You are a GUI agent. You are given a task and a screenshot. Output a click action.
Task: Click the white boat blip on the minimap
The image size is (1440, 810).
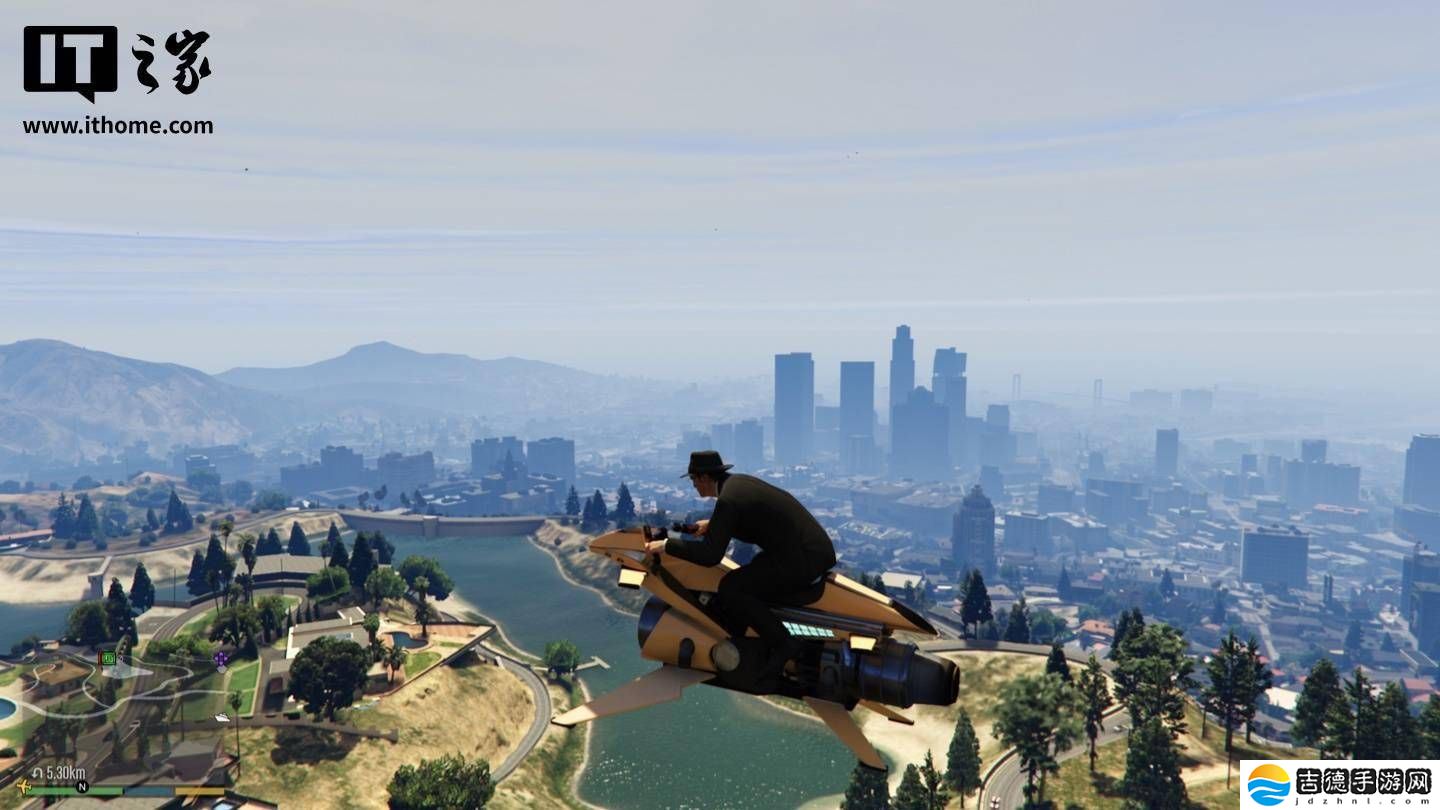coord(220,717)
